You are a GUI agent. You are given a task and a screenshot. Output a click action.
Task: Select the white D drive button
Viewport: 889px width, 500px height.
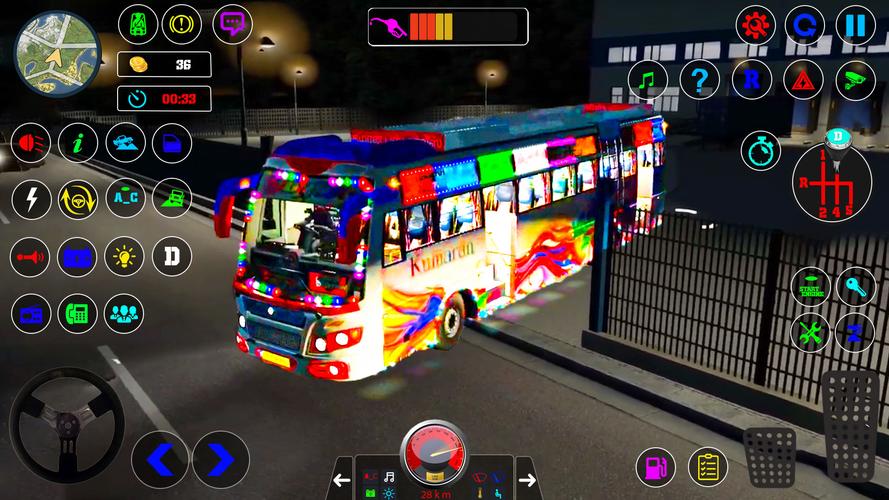click(172, 257)
